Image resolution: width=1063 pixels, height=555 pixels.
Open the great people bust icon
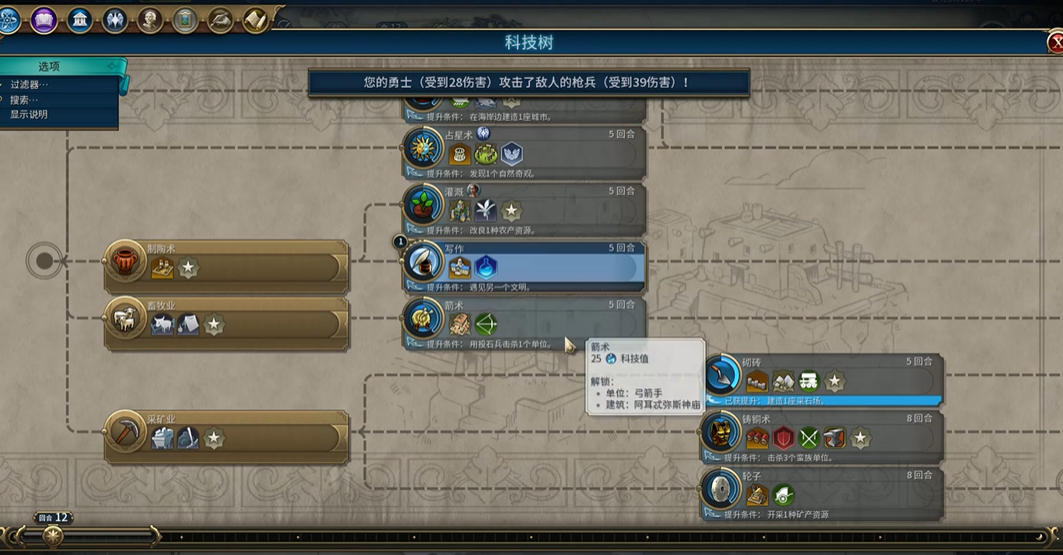point(150,19)
